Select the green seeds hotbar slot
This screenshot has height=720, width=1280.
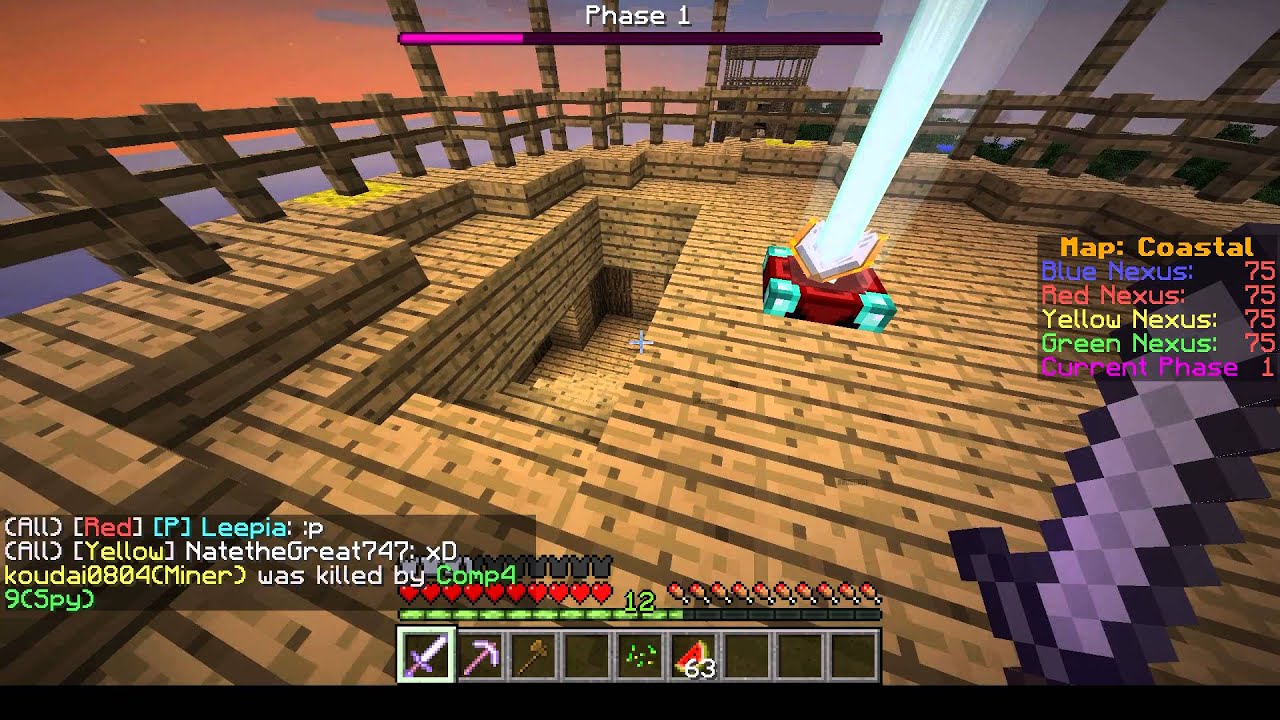[x=639, y=656]
